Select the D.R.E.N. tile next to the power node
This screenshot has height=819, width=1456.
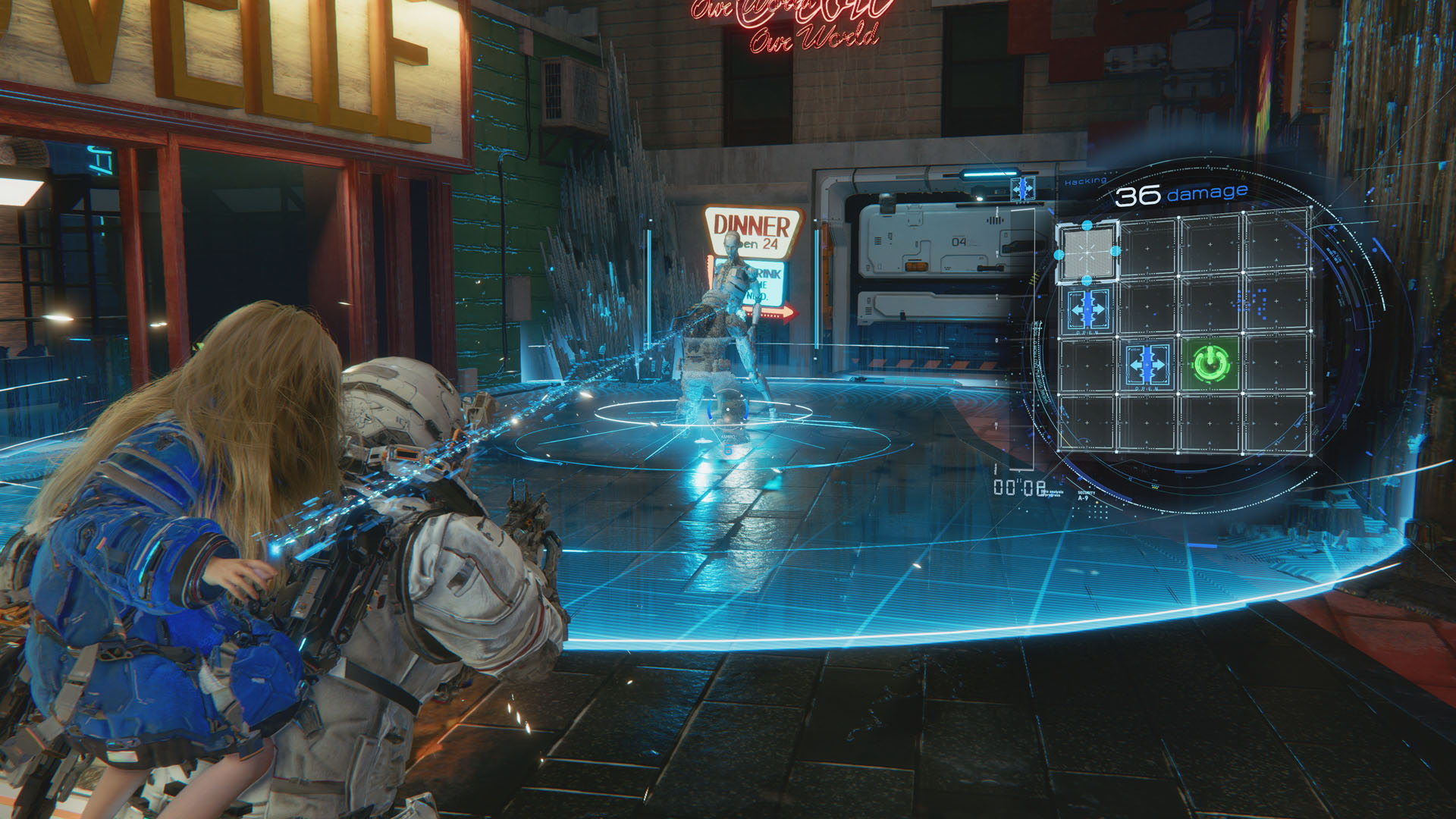[1147, 364]
